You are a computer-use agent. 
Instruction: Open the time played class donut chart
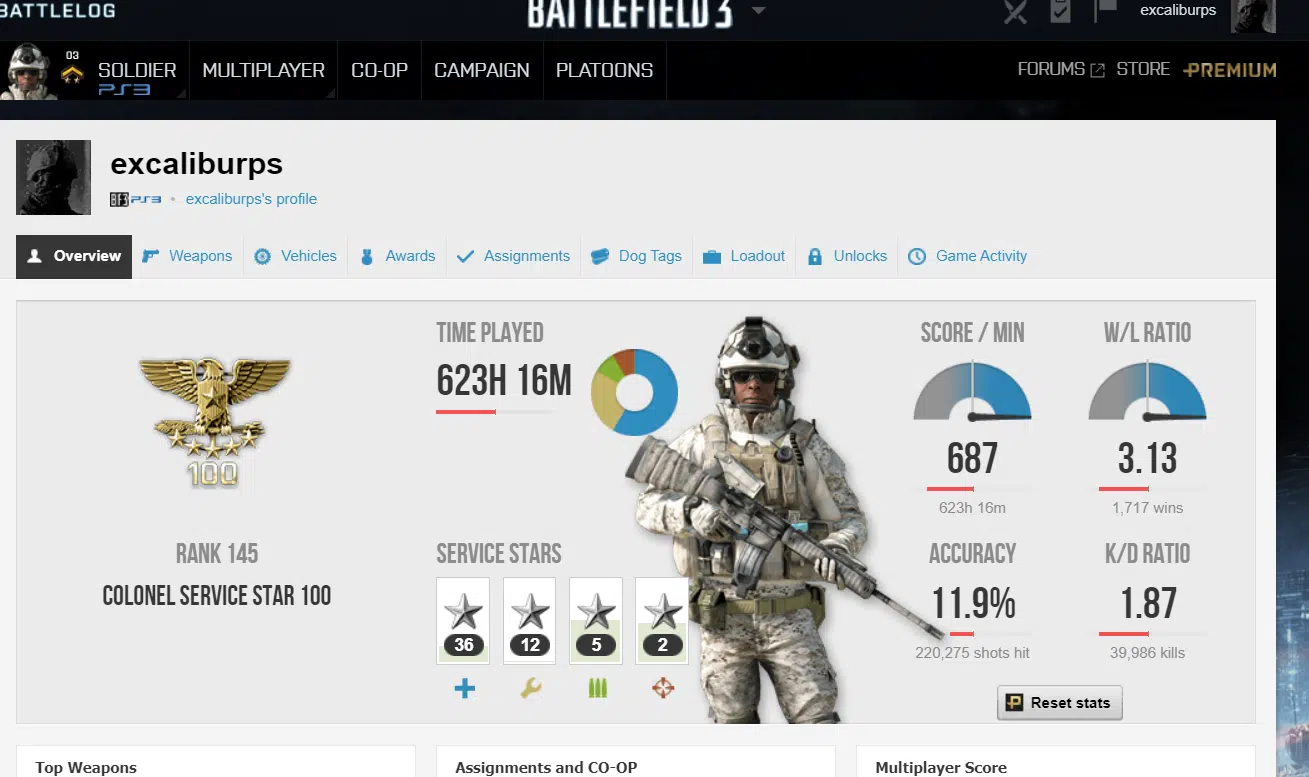(x=635, y=392)
